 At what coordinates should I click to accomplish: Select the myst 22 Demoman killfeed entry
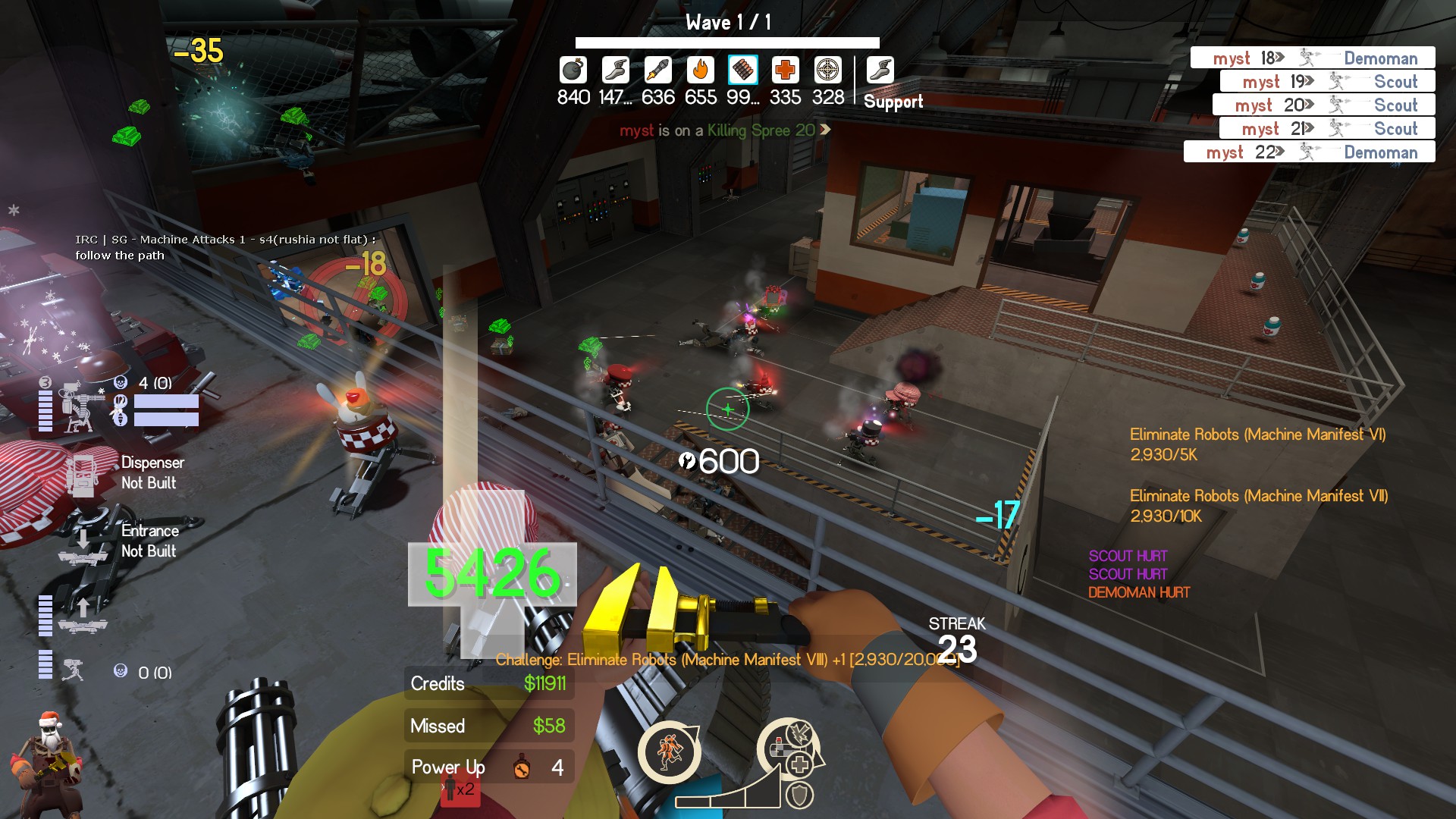1309,152
